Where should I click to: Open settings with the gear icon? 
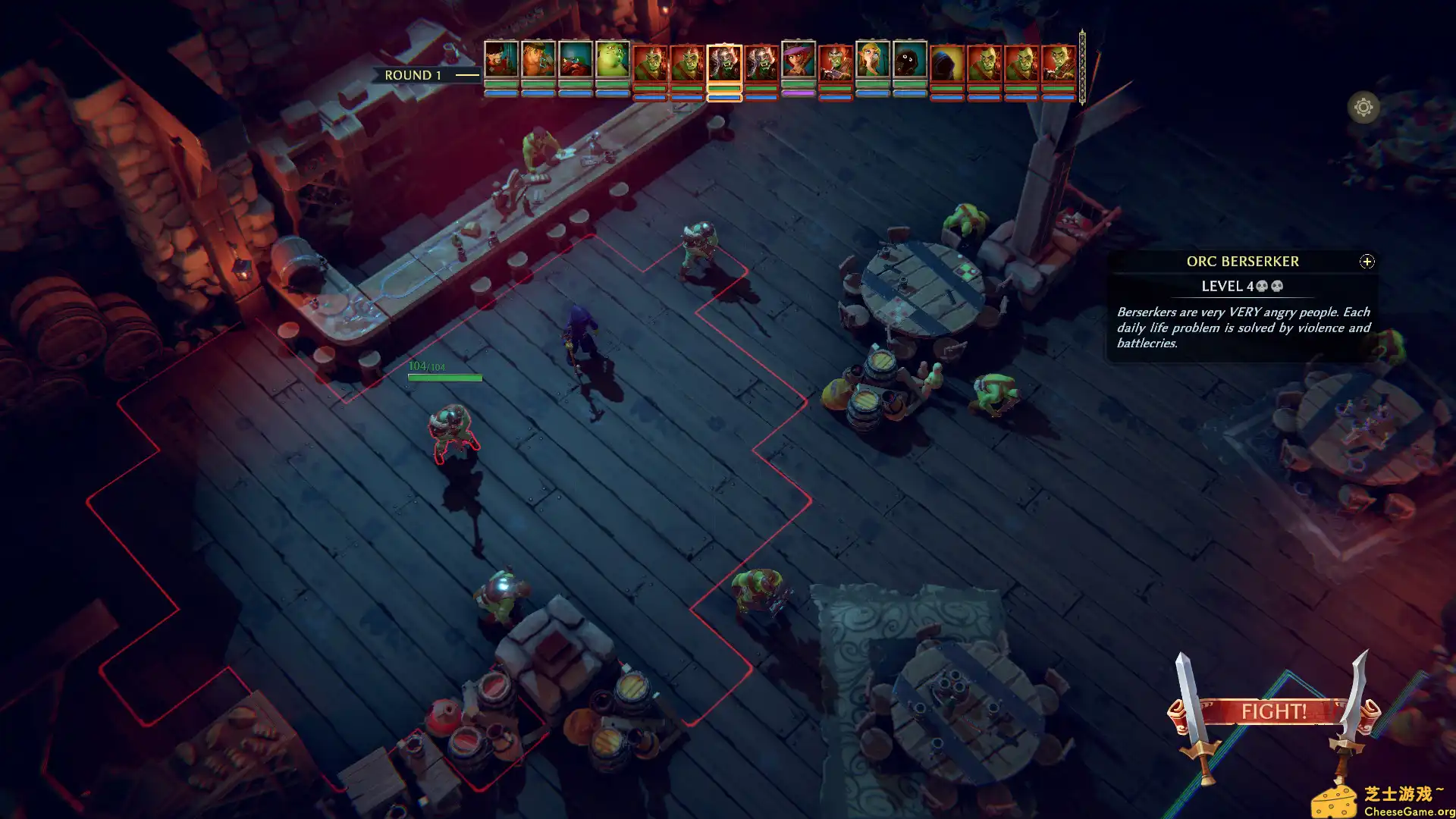tap(1363, 108)
